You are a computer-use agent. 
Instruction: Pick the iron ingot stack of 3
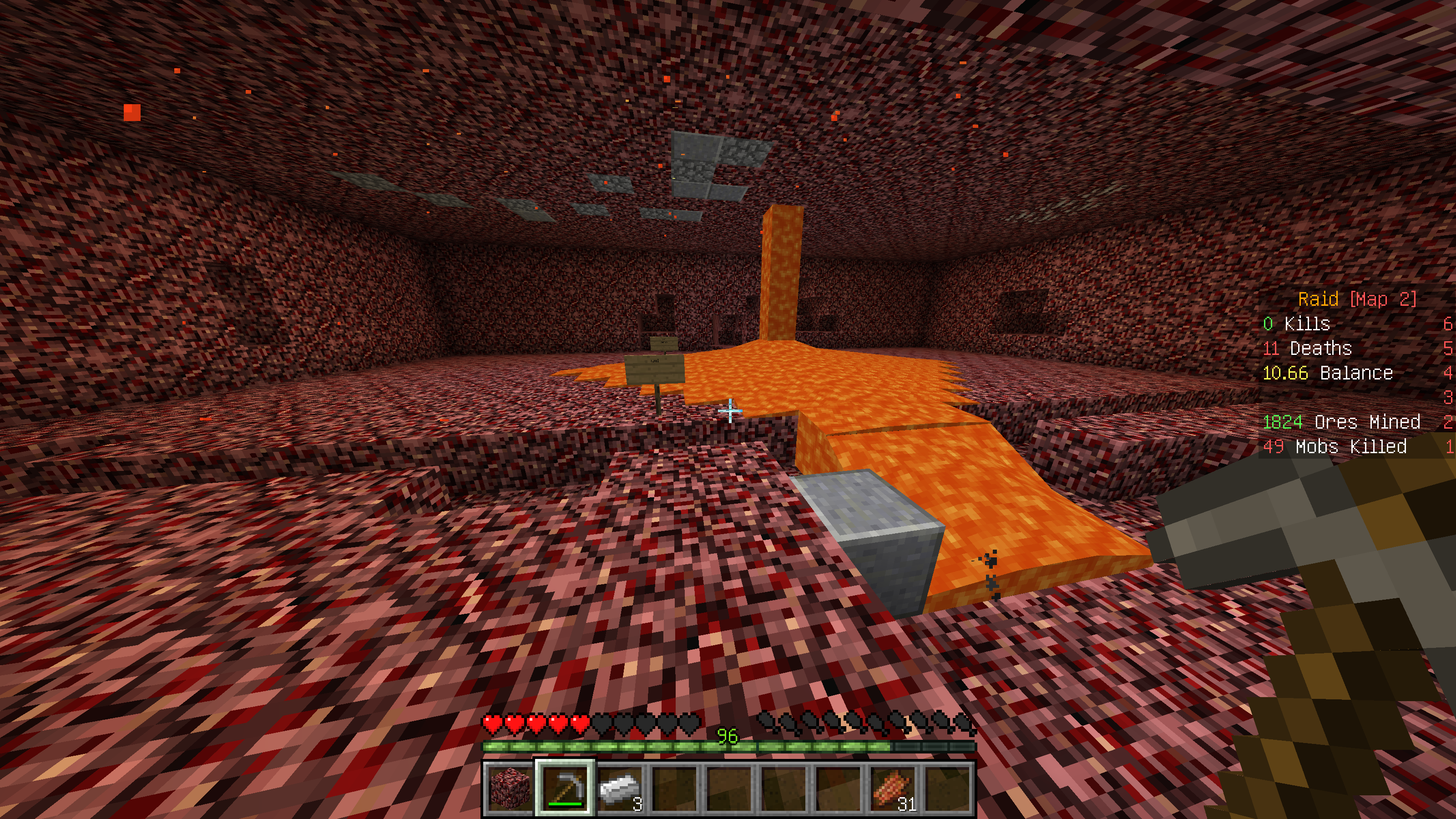pyautogui.click(x=619, y=788)
